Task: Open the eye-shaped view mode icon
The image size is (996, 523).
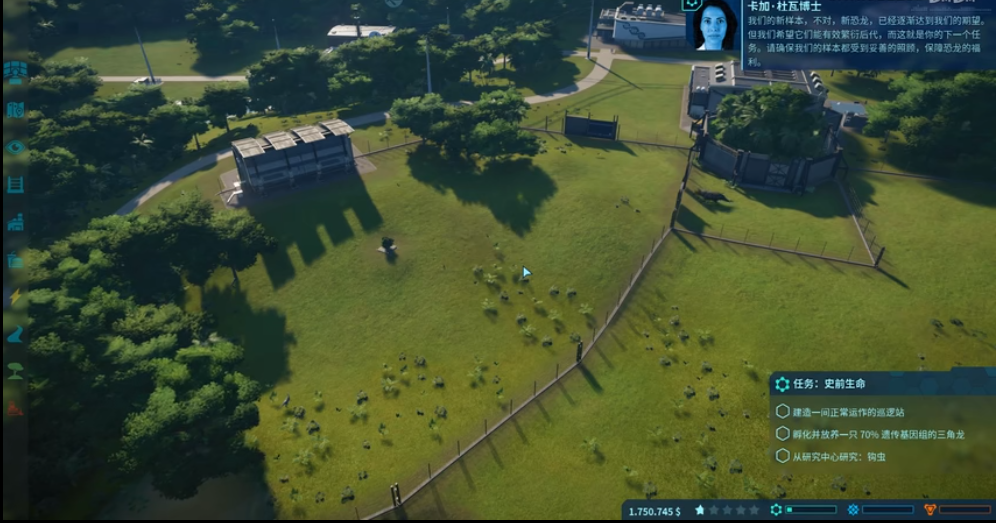Action: pos(15,147)
